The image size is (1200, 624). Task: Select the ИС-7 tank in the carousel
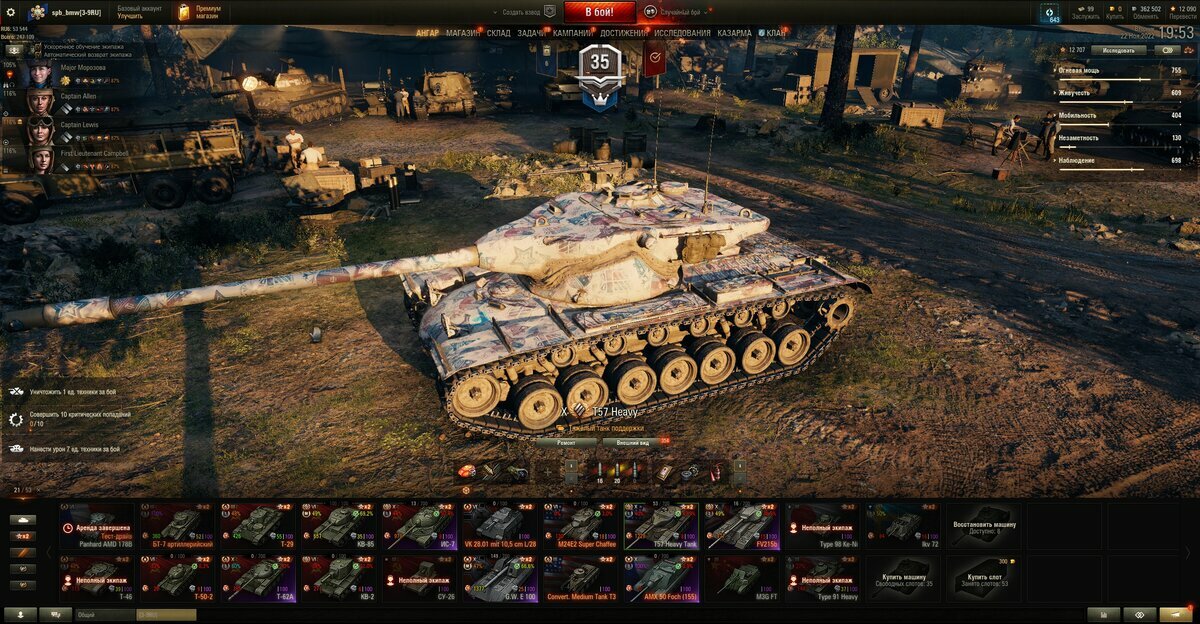(x=419, y=525)
